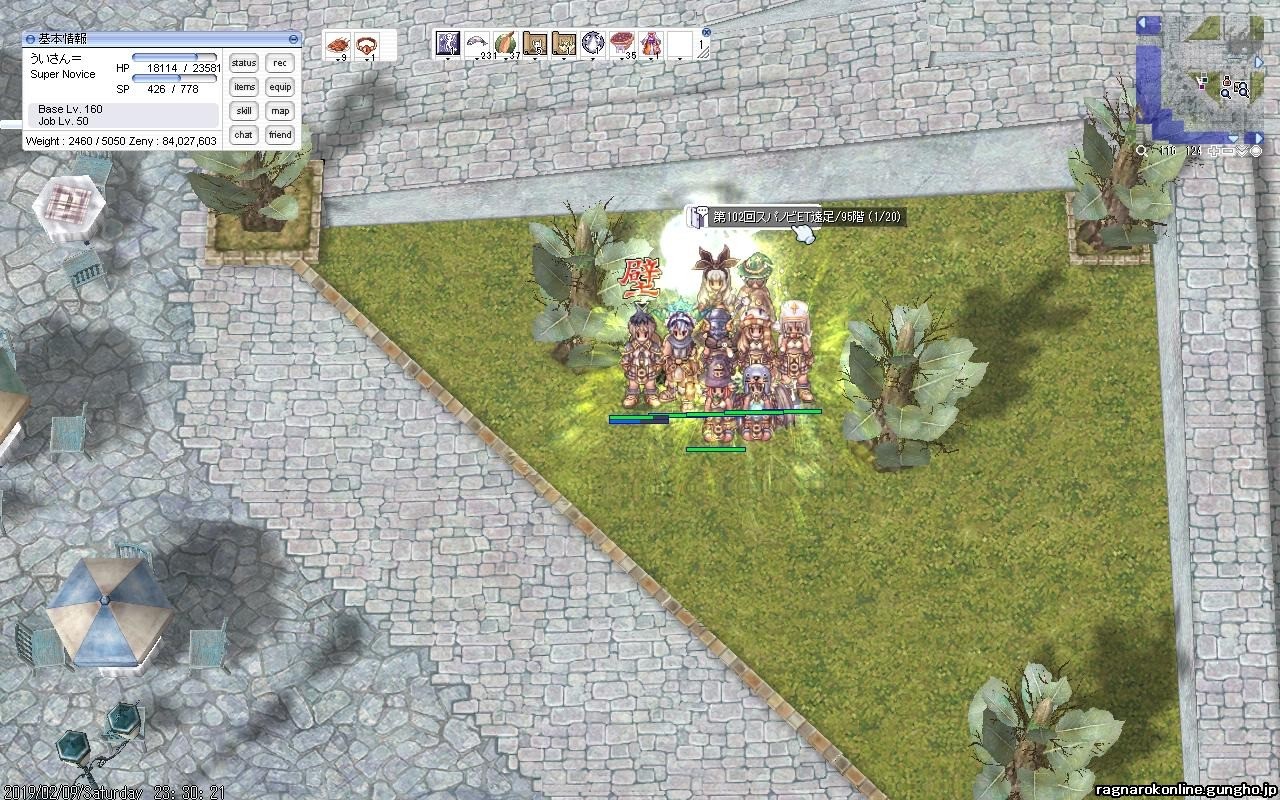The image size is (1280, 800).
Task: Open the items inventory
Action: point(244,87)
